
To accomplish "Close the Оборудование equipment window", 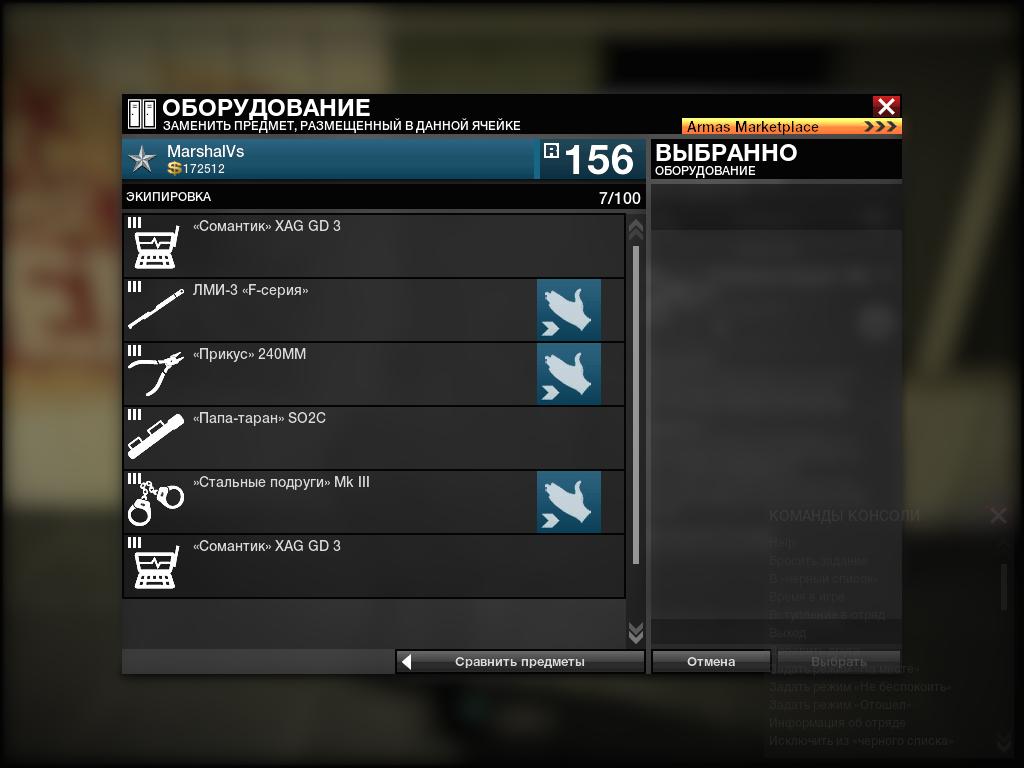I will click(886, 106).
